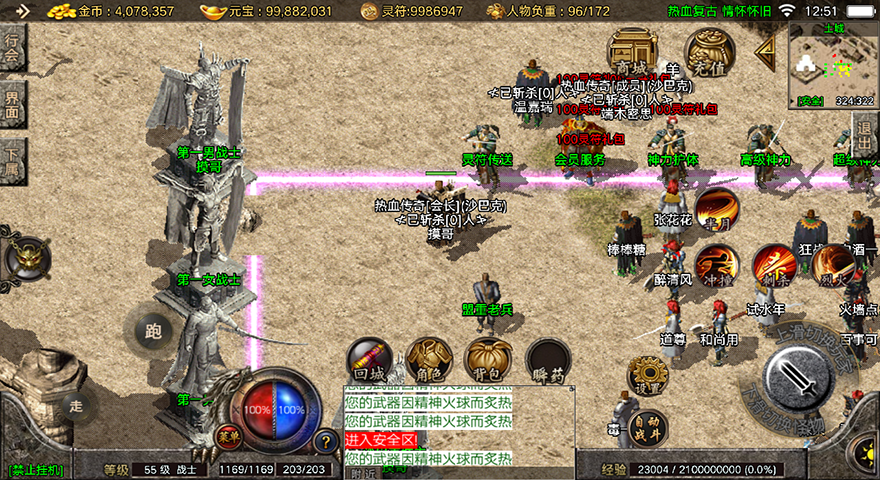Collapse the top icon row with the arrow
The image size is (880, 480).
click(765, 50)
